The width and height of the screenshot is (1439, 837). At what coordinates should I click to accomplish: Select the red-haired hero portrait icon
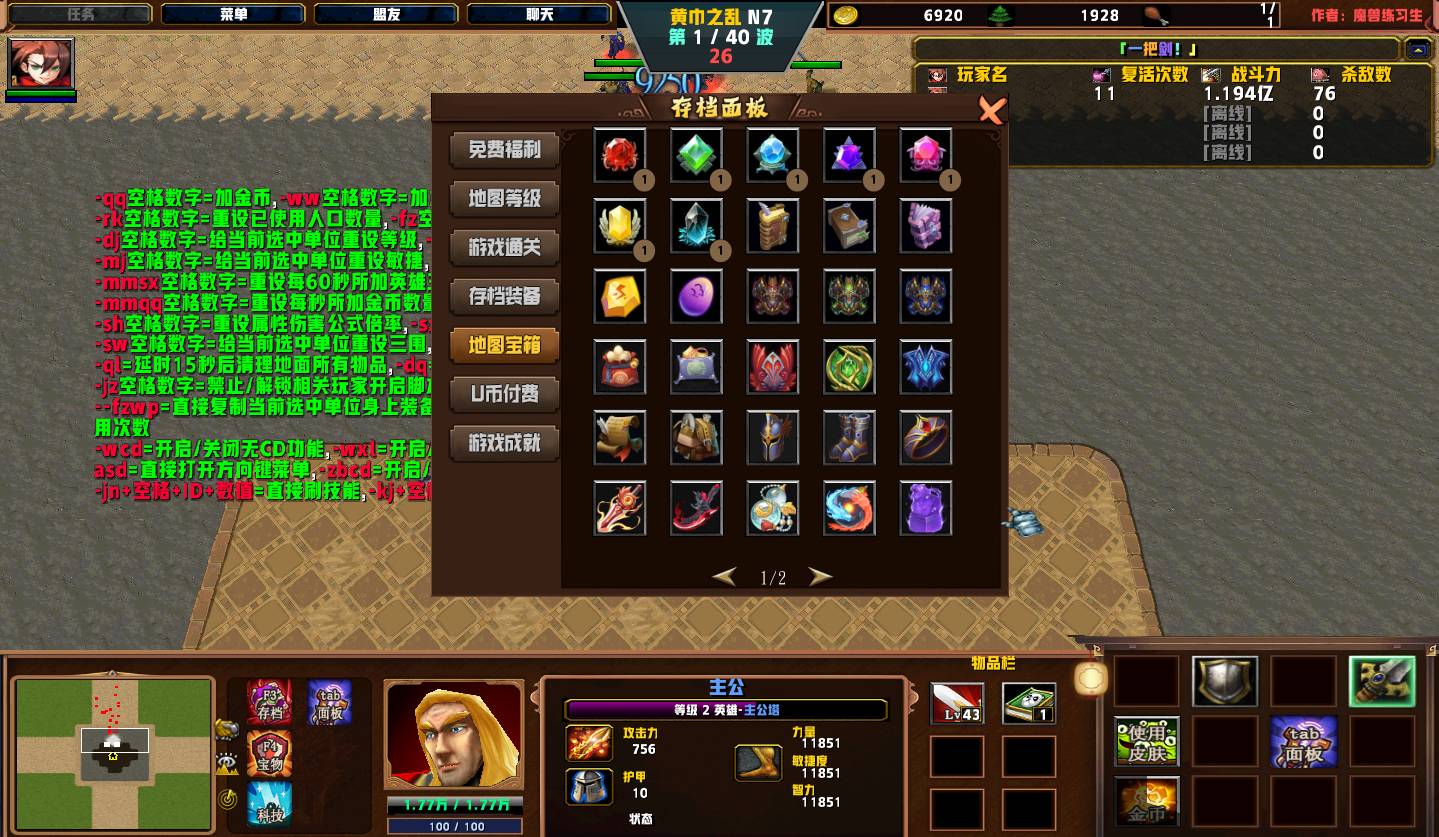41,64
